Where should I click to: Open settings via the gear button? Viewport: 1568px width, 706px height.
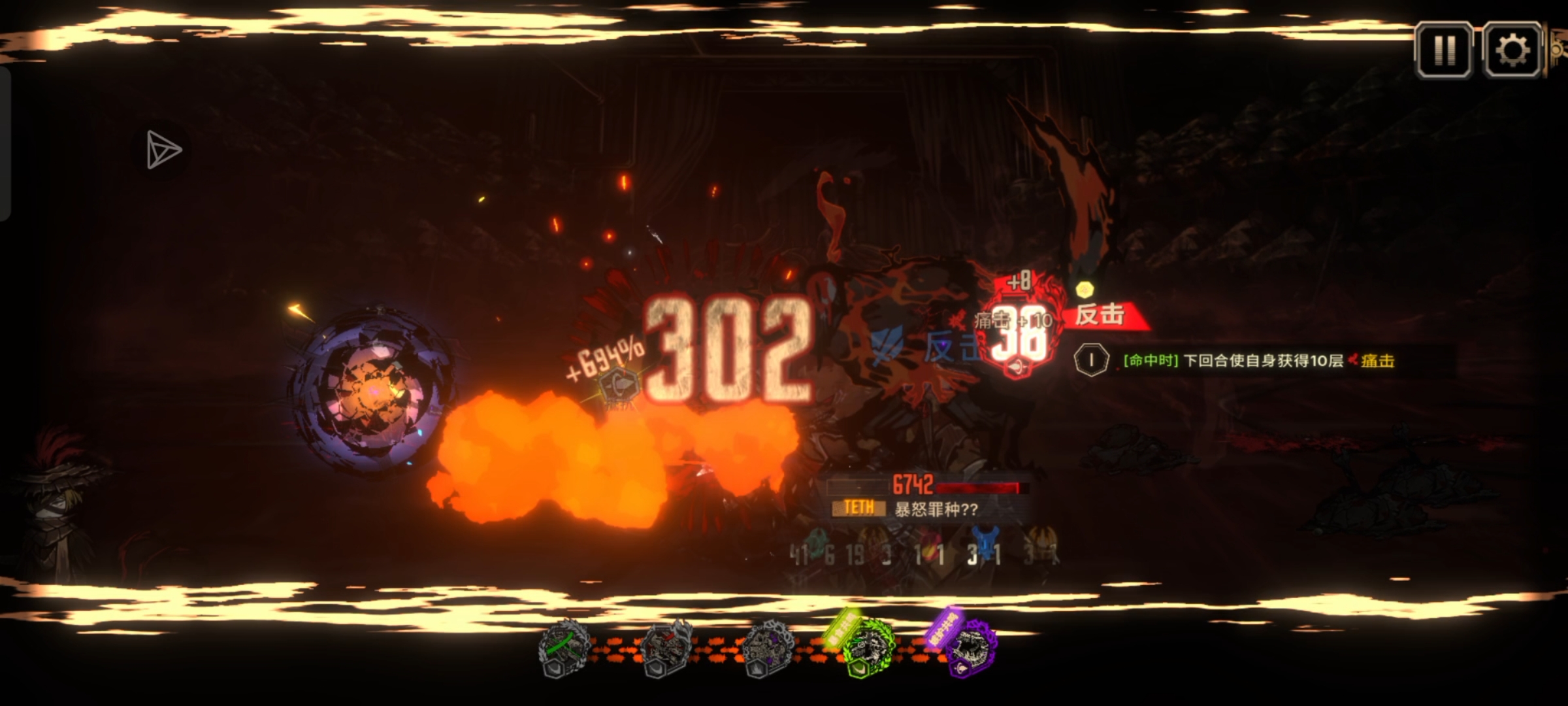tap(1512, 50)
